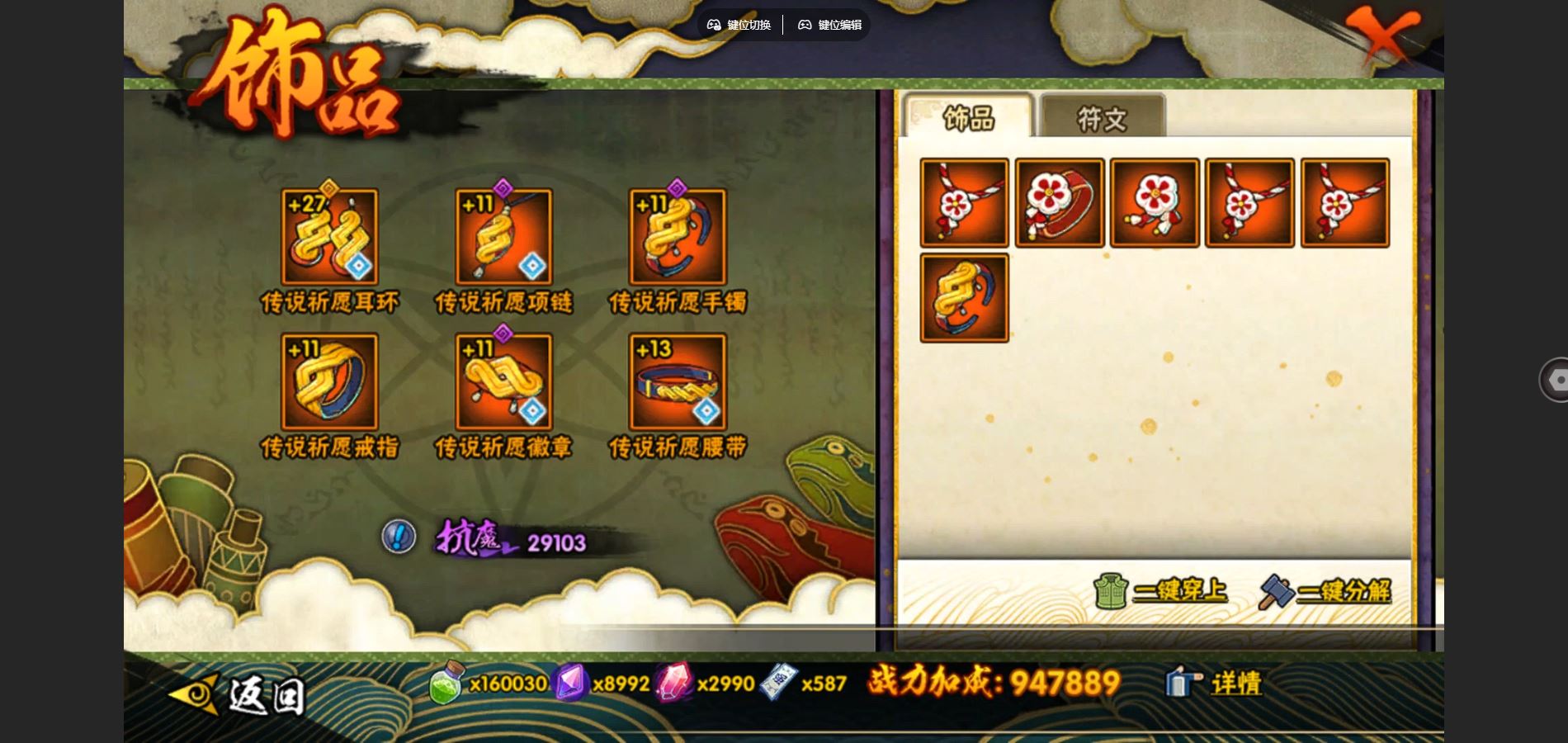Viewport: 1568px width, 743px height.
Task: Select the equipped 传说祈愿戒指 ring slot
Action: coord(329,382)
